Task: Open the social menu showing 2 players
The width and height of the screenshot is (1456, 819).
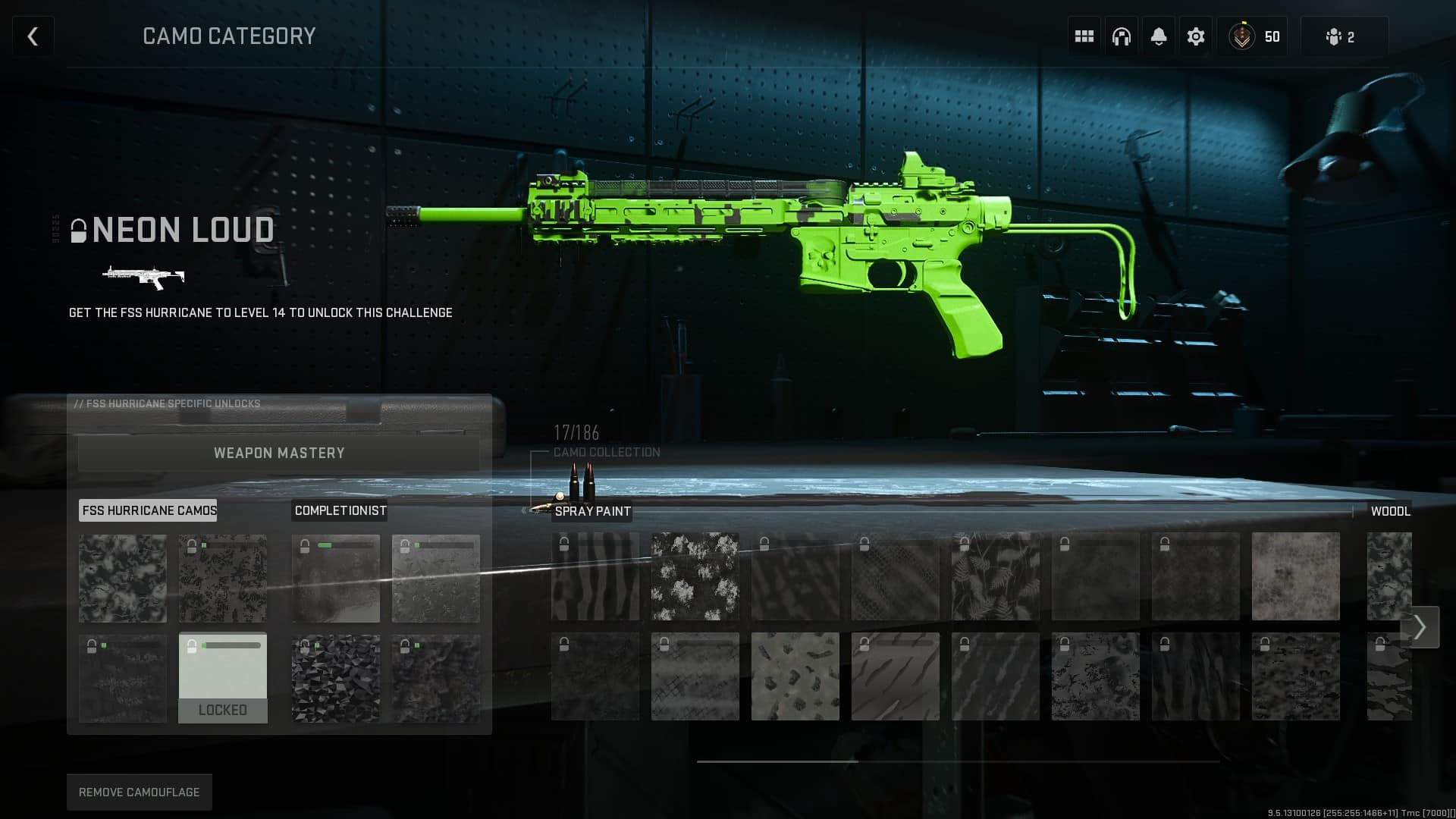Action: click(1343, 36)
